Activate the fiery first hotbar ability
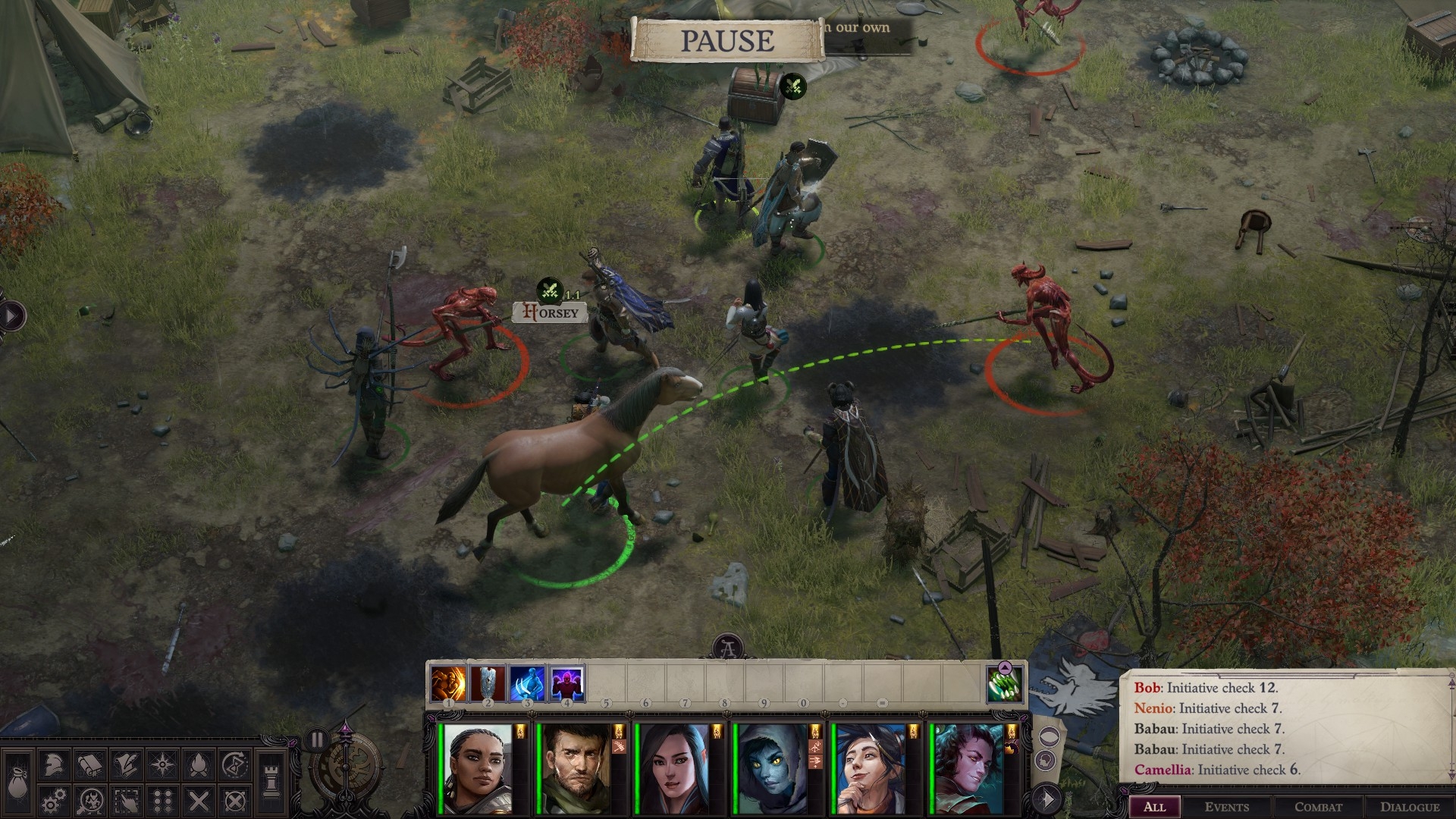Viewport: 1456px width, 819px height. (448, 684)
